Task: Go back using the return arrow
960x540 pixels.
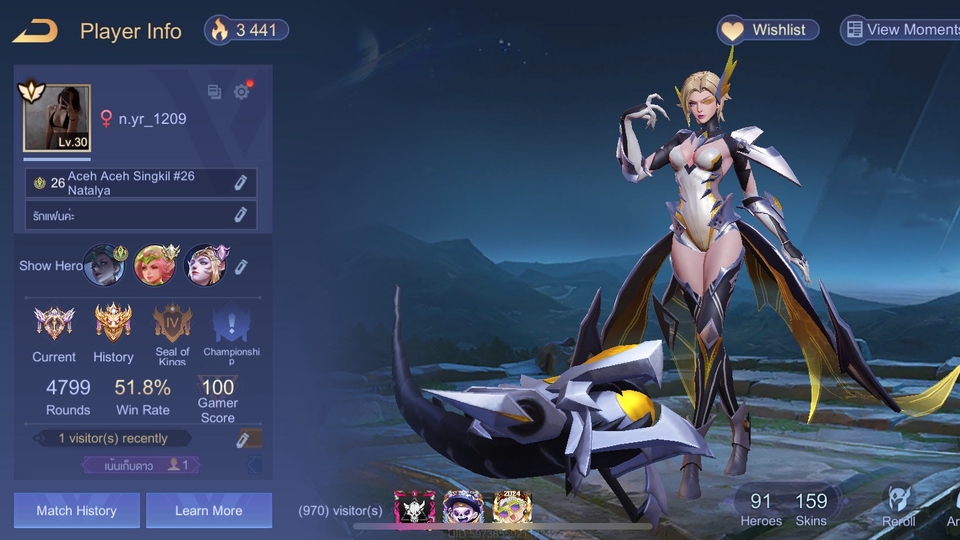Action: (x=35, y=31)
